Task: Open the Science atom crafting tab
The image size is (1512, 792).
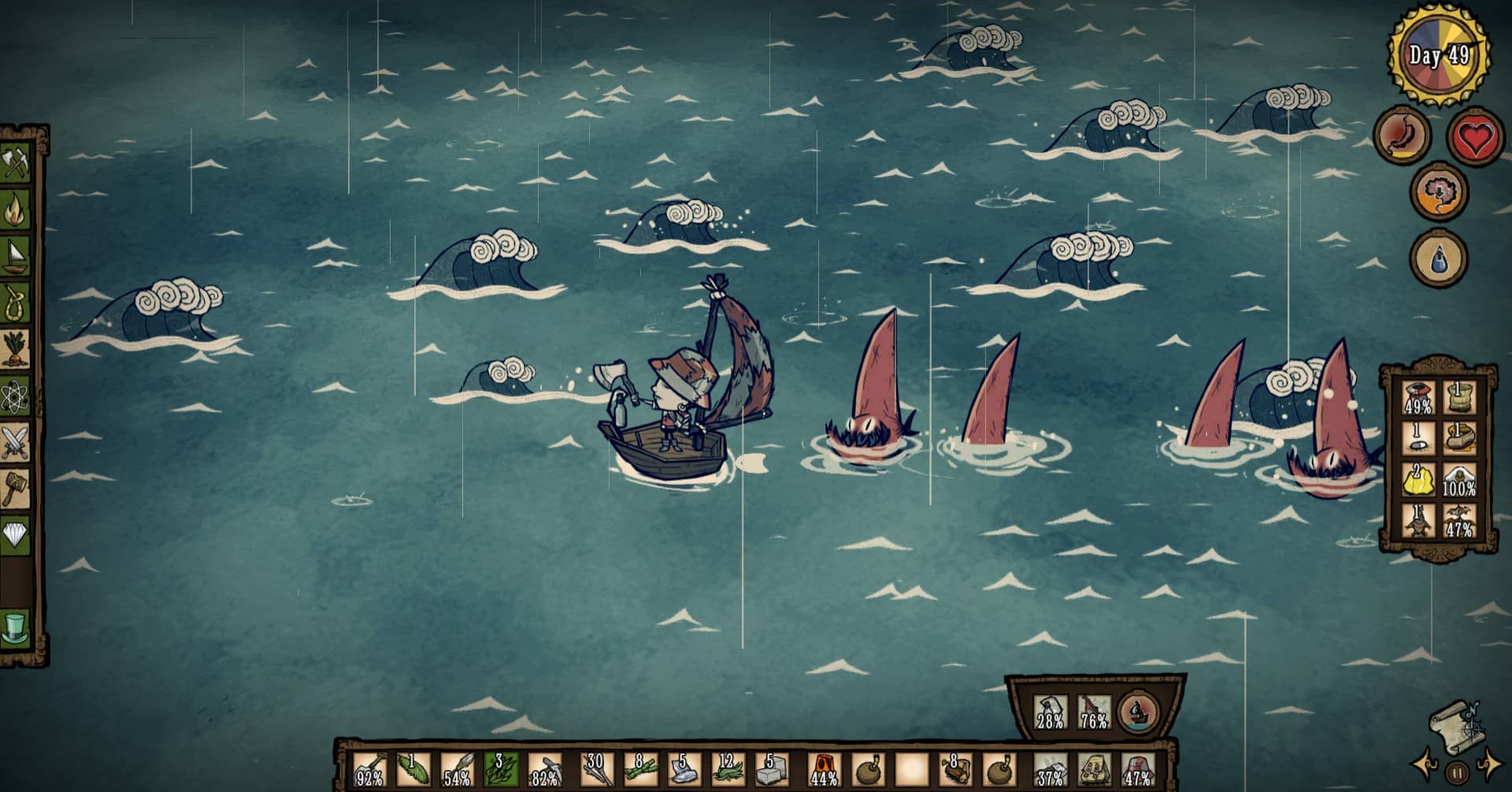Action: click(x=15, y=396)
